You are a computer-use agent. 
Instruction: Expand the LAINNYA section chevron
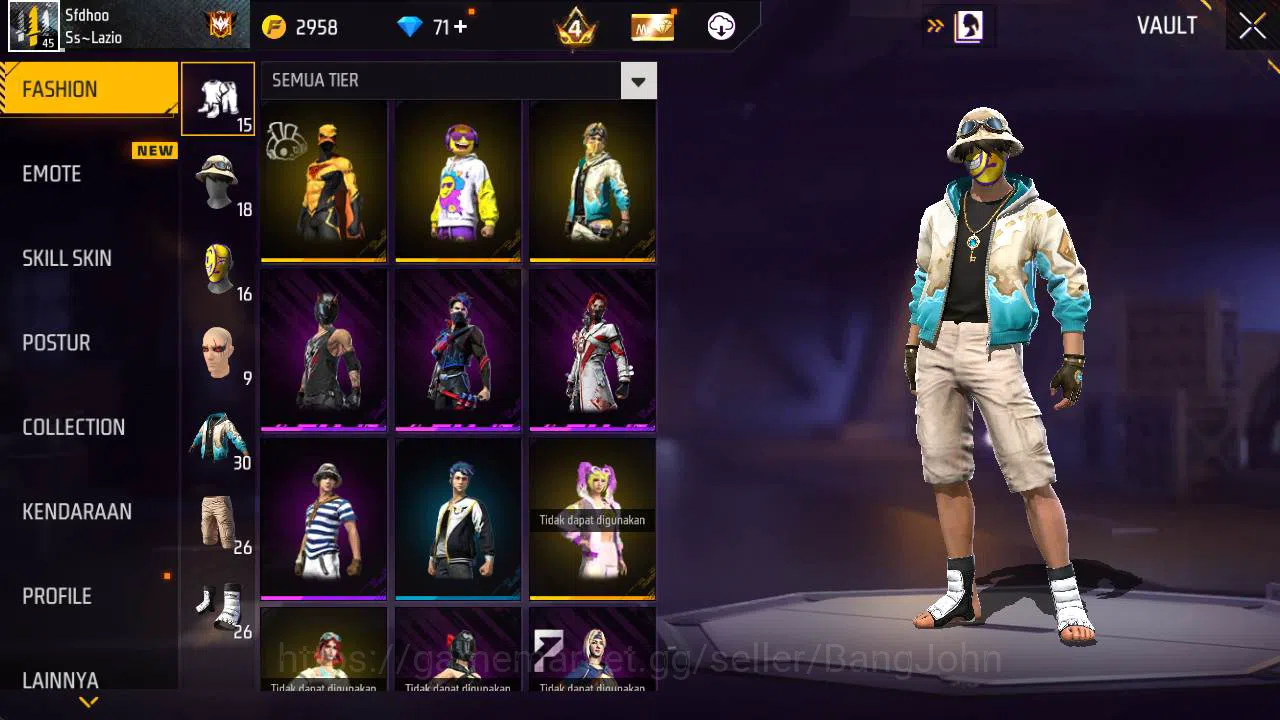88,701
